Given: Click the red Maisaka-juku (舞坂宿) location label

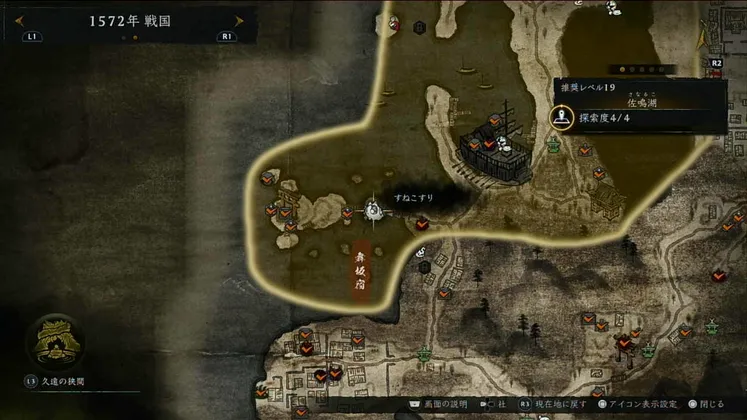Looking at the screenshot, I should (x=360, y=272).
